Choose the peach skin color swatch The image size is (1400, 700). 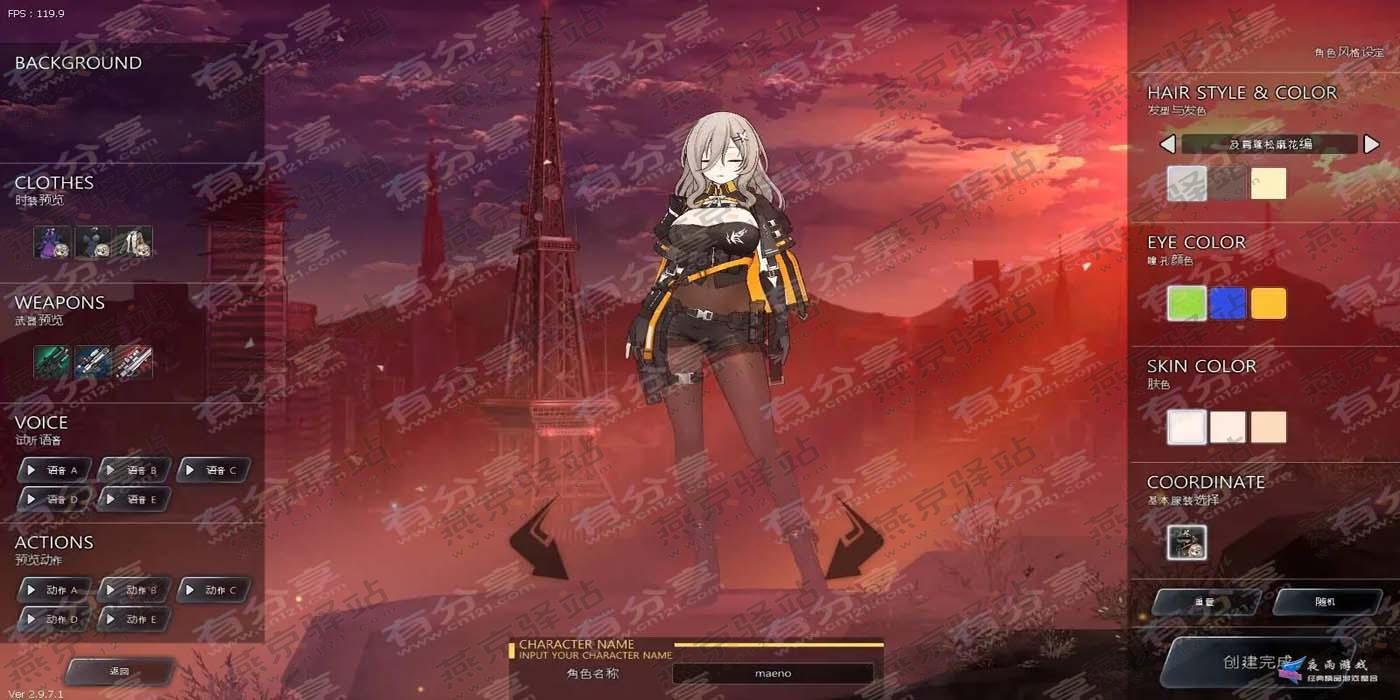coord(1268,427)
